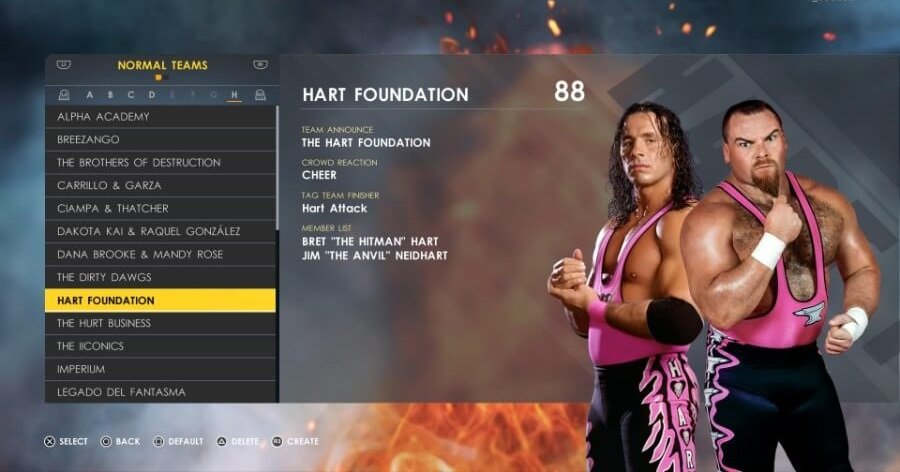Select the Alpha Academy team

(x=160, y=117)
